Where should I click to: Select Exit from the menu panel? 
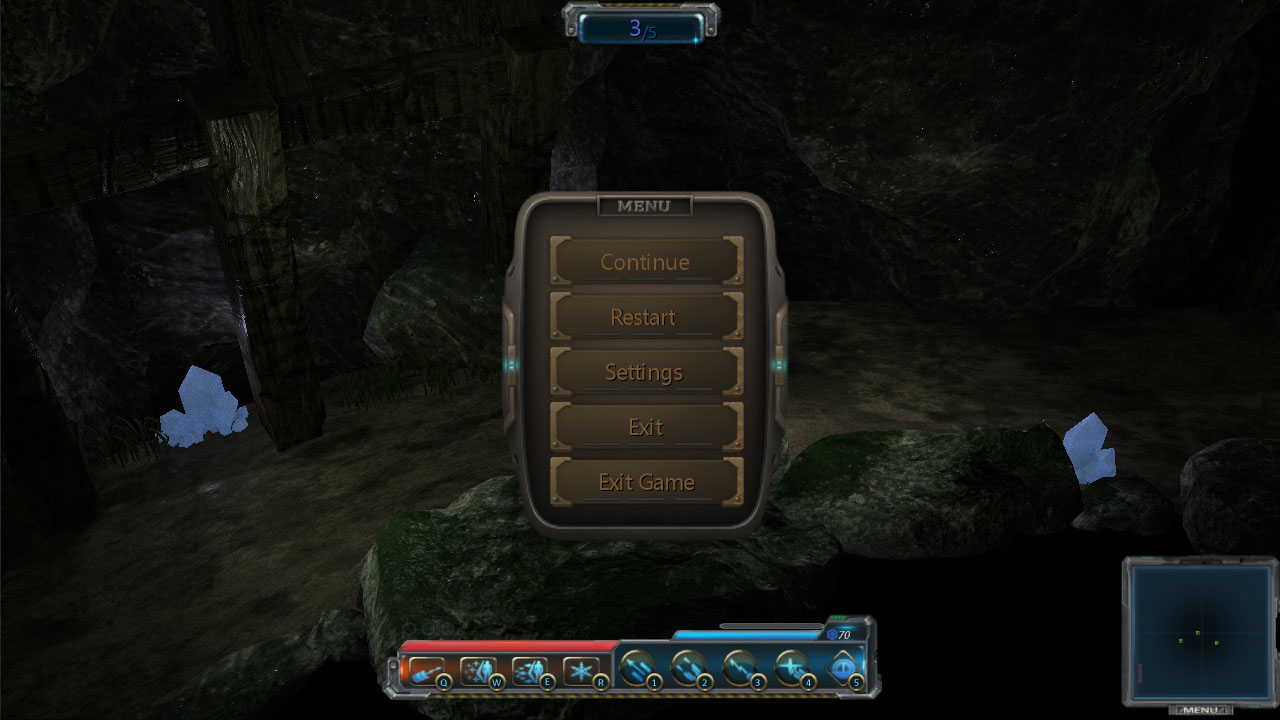(643, 427)
